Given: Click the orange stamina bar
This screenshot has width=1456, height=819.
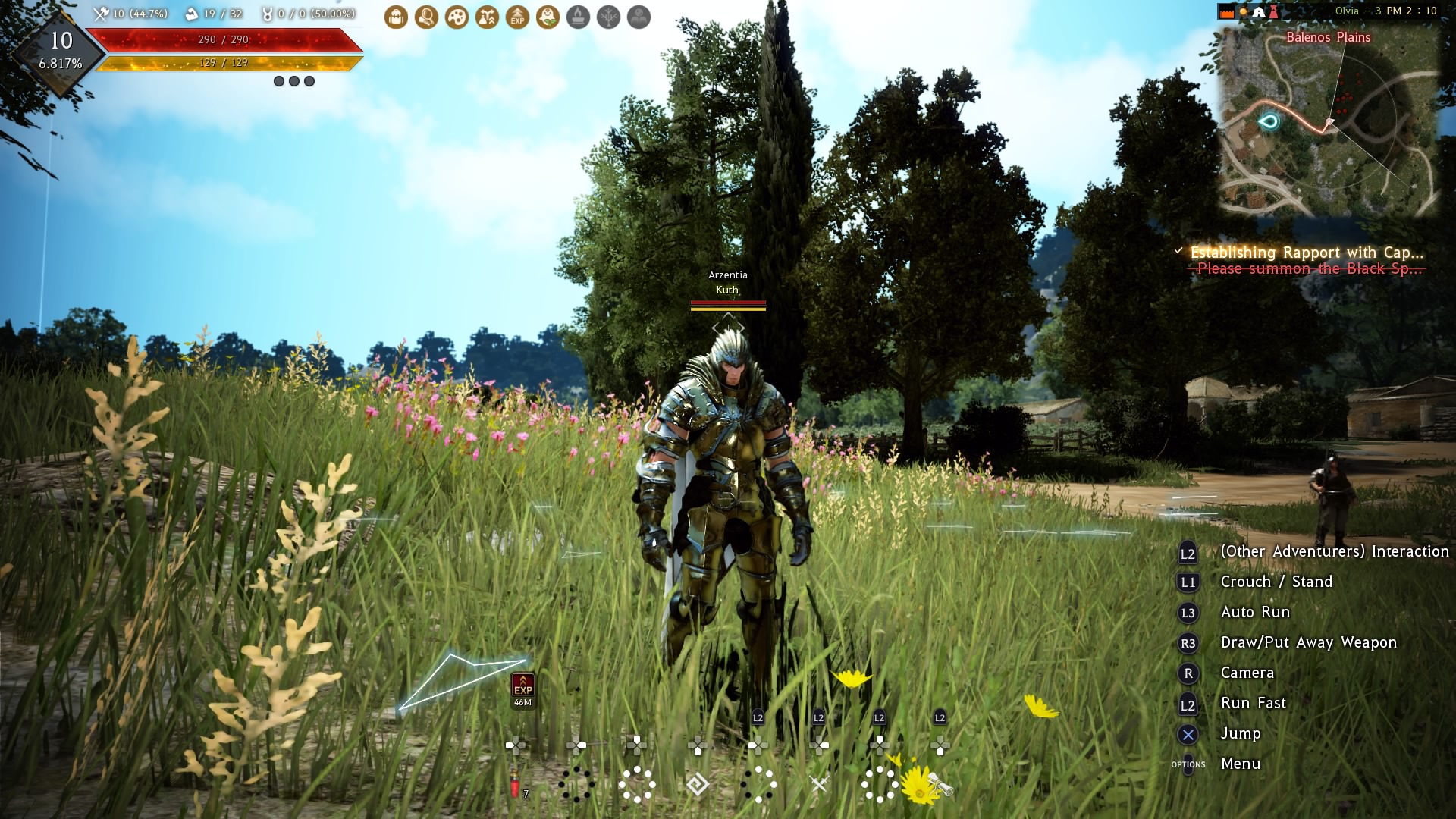Looking at the screenshot, I should click(x=227, y=65).
